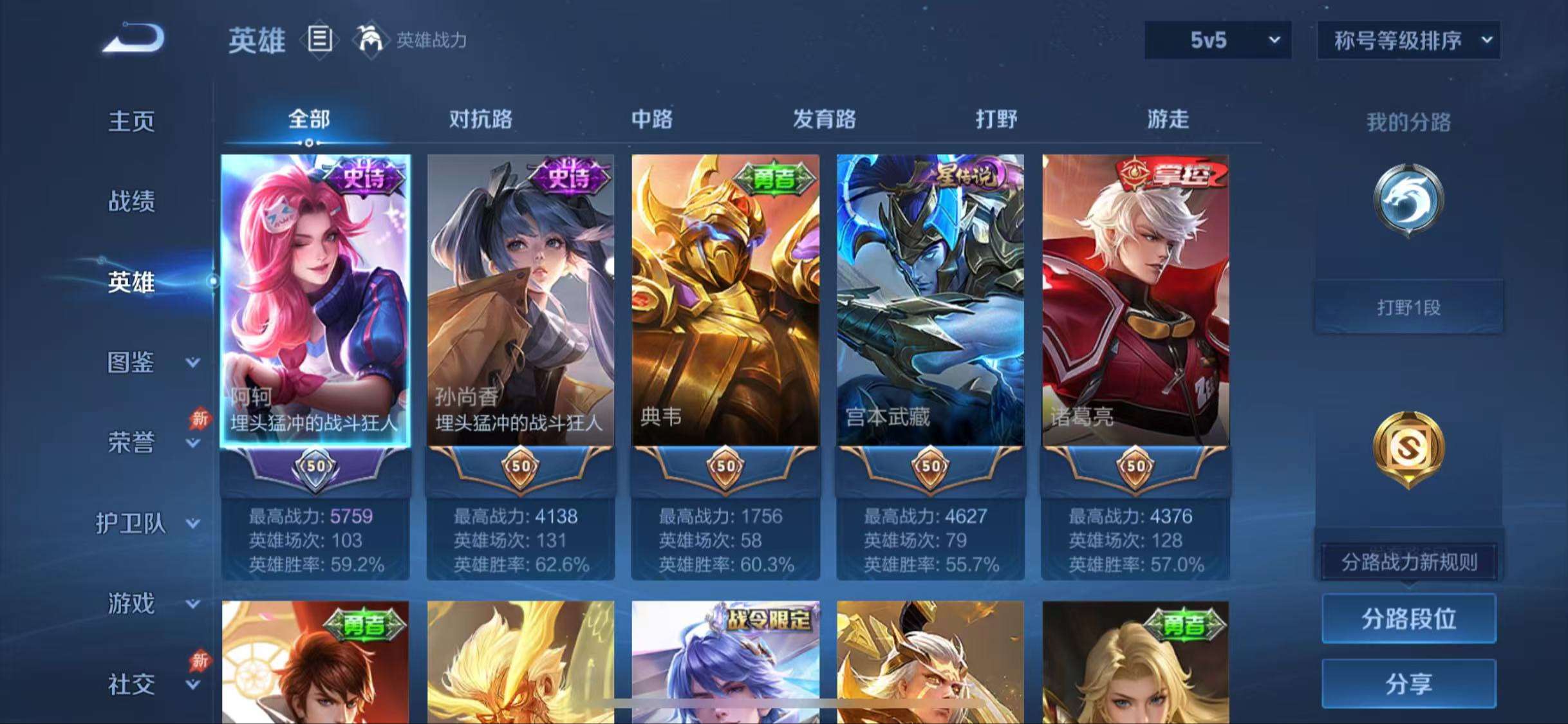Open the hero list detail icon beside 英雄
The width and height of the screenshot is (1568, 724).
[x=320, y=40]
